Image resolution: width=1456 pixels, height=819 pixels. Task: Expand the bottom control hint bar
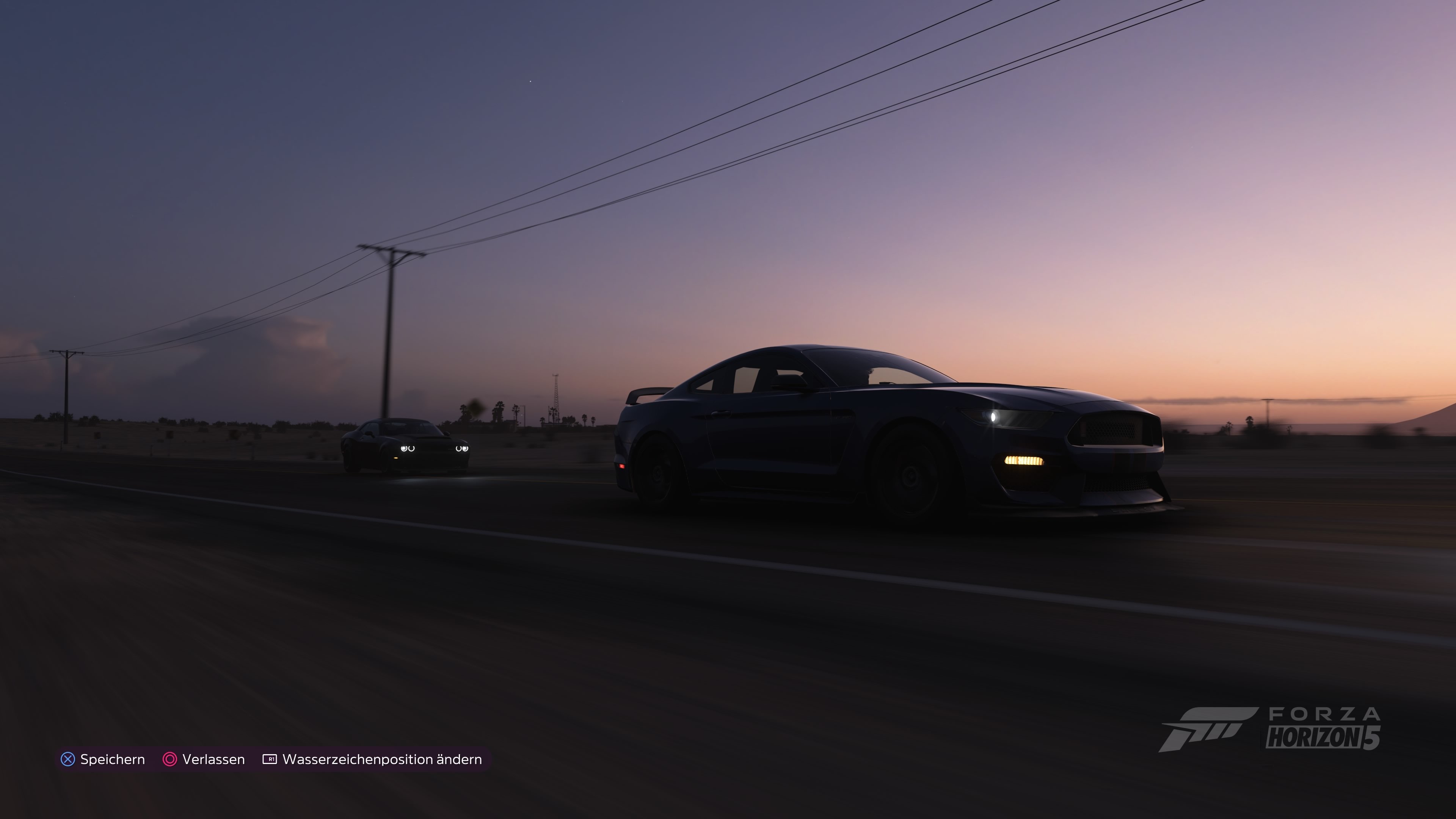coord(271,759)
